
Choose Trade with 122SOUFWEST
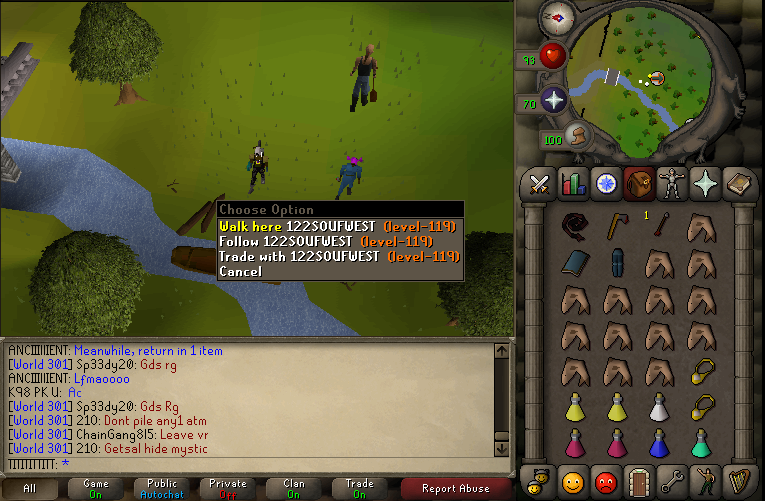tap(300, 256)
